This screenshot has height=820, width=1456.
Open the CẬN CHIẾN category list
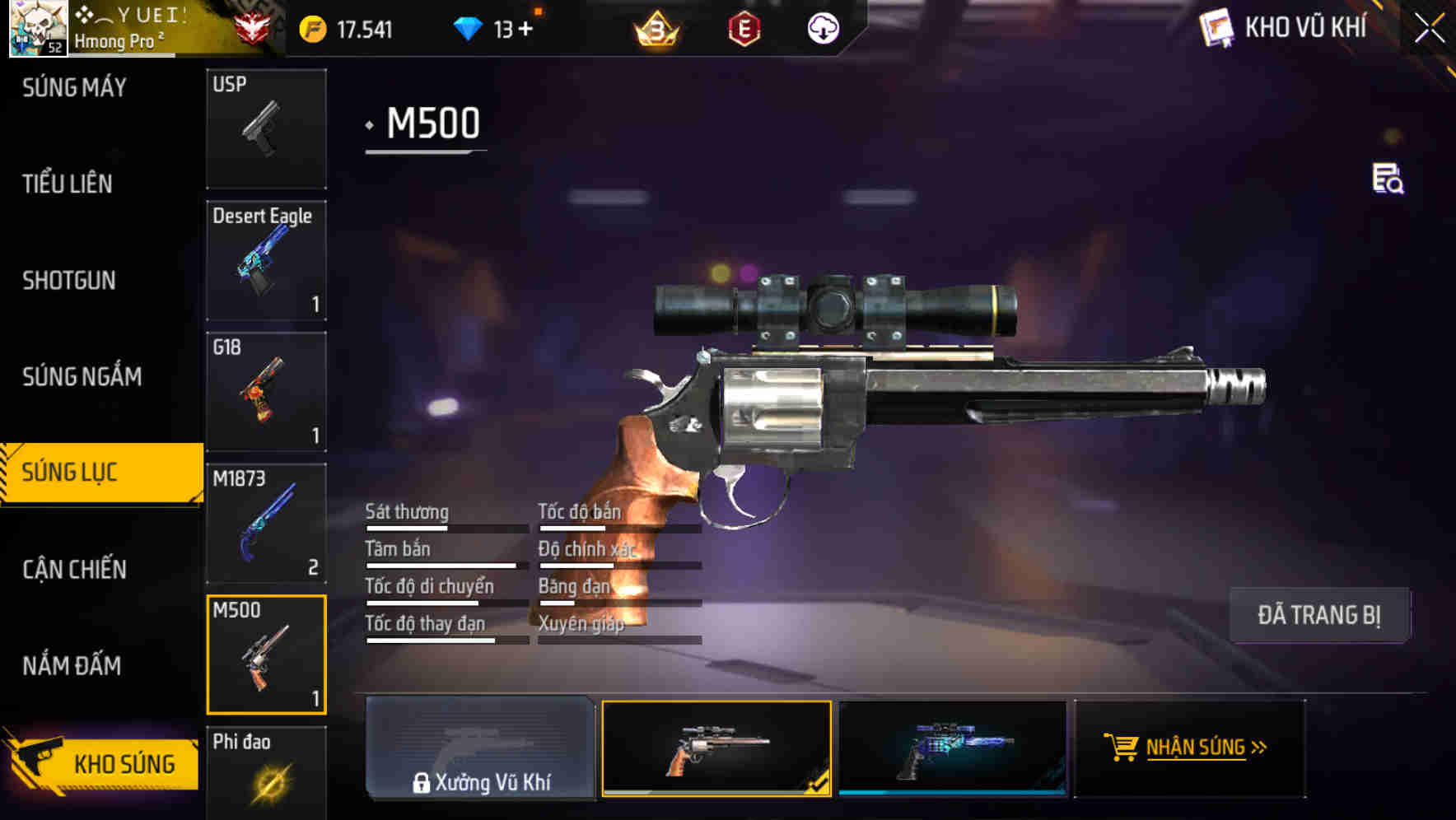tap(74, 568)
